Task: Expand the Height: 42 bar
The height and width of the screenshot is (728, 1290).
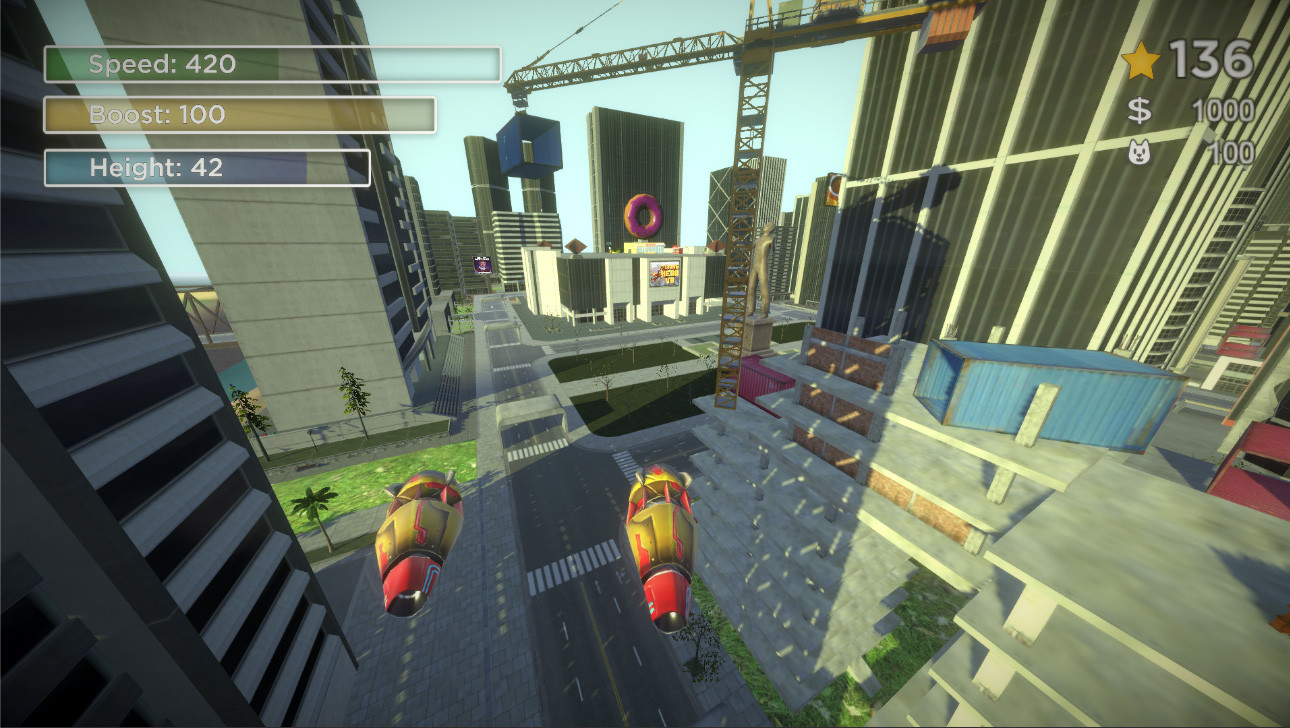Action: click(x=206, y=169)
